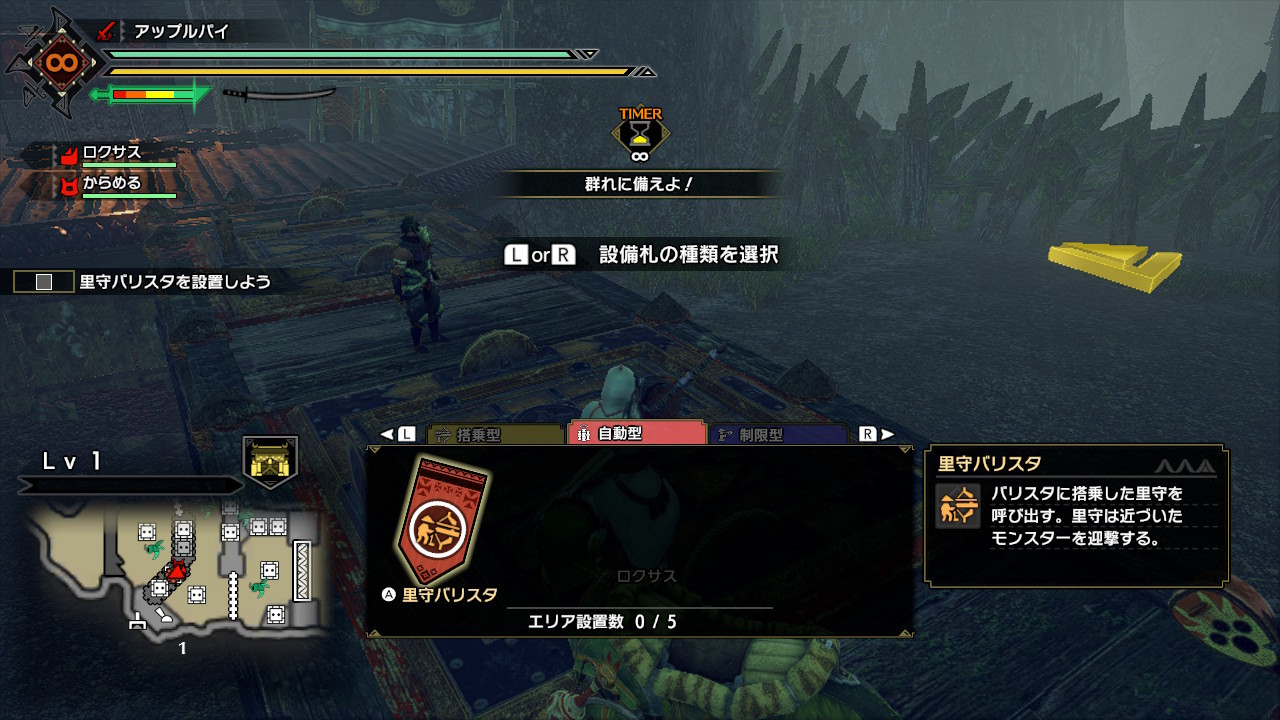Click the left arrow beside the type tabs
The width and height of the screenshot is (1280, 720).
click(387, 434)
